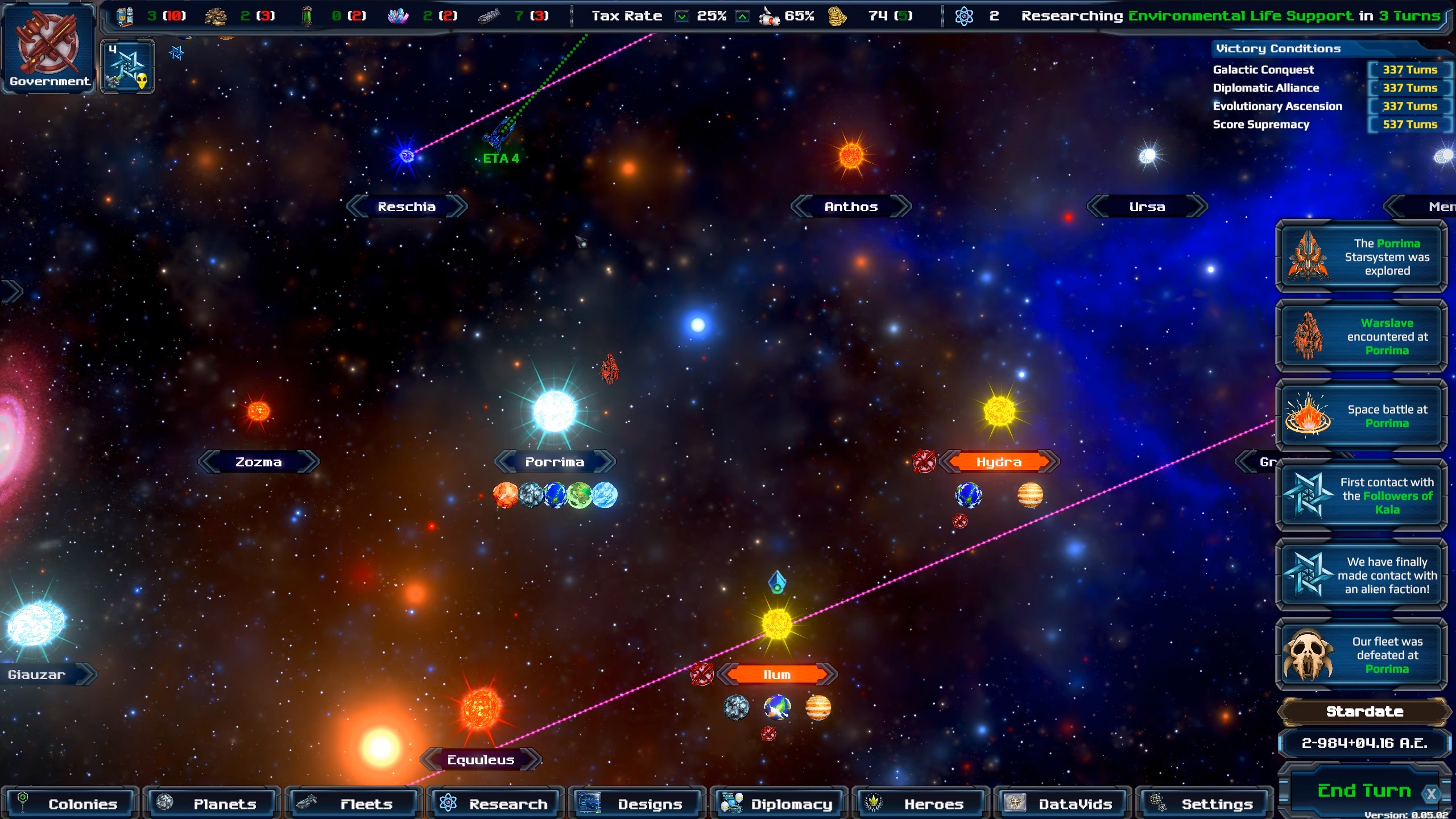Open the Government panel
This screenshot has width=1456, height=819.
tap(48, 48)
